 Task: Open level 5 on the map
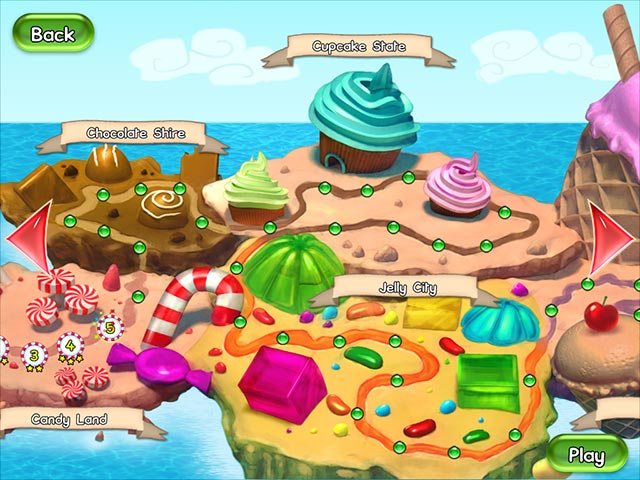click(x=109, y=324)
